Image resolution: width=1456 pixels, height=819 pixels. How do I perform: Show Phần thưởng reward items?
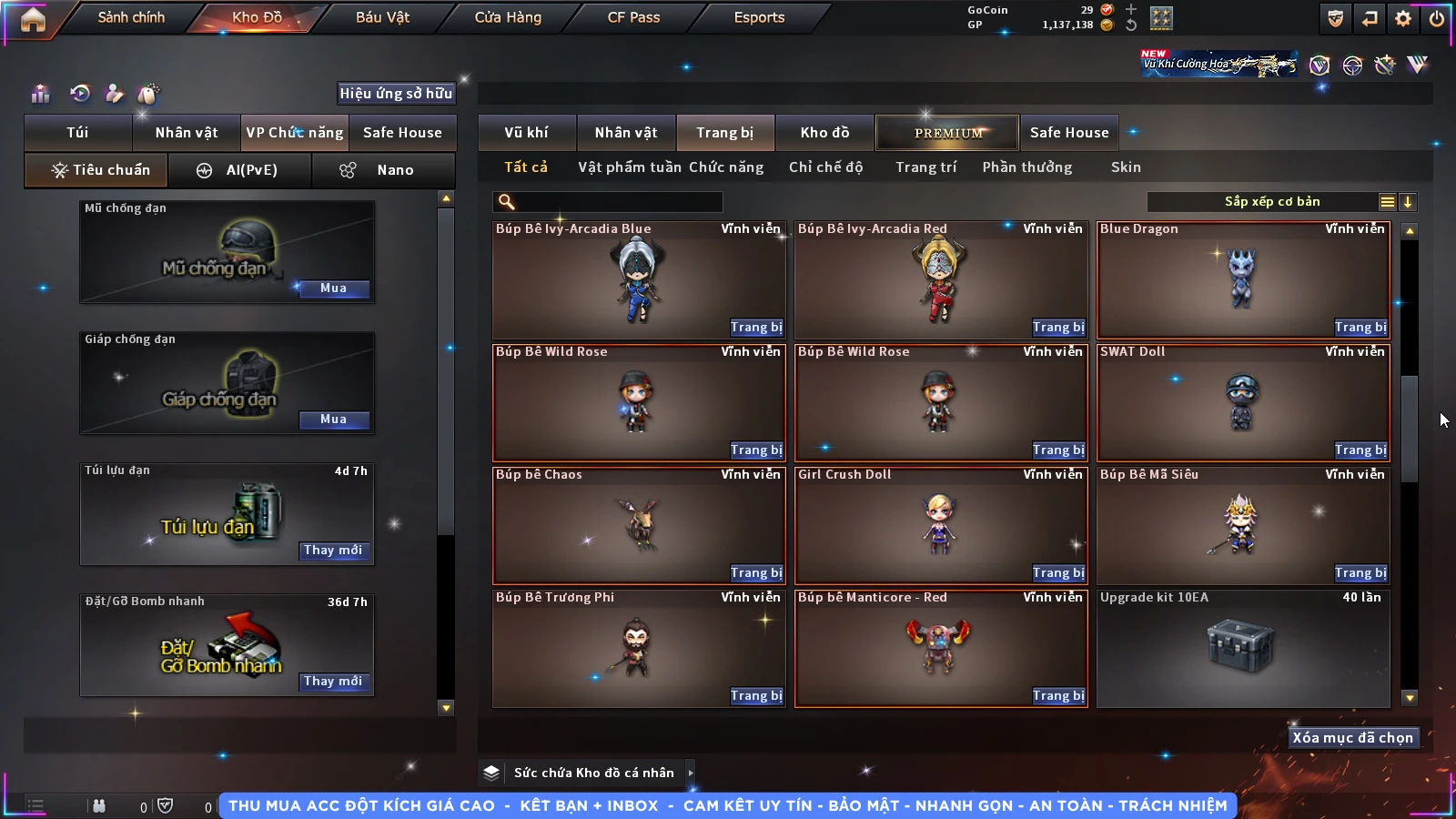tap(1026, 167)
